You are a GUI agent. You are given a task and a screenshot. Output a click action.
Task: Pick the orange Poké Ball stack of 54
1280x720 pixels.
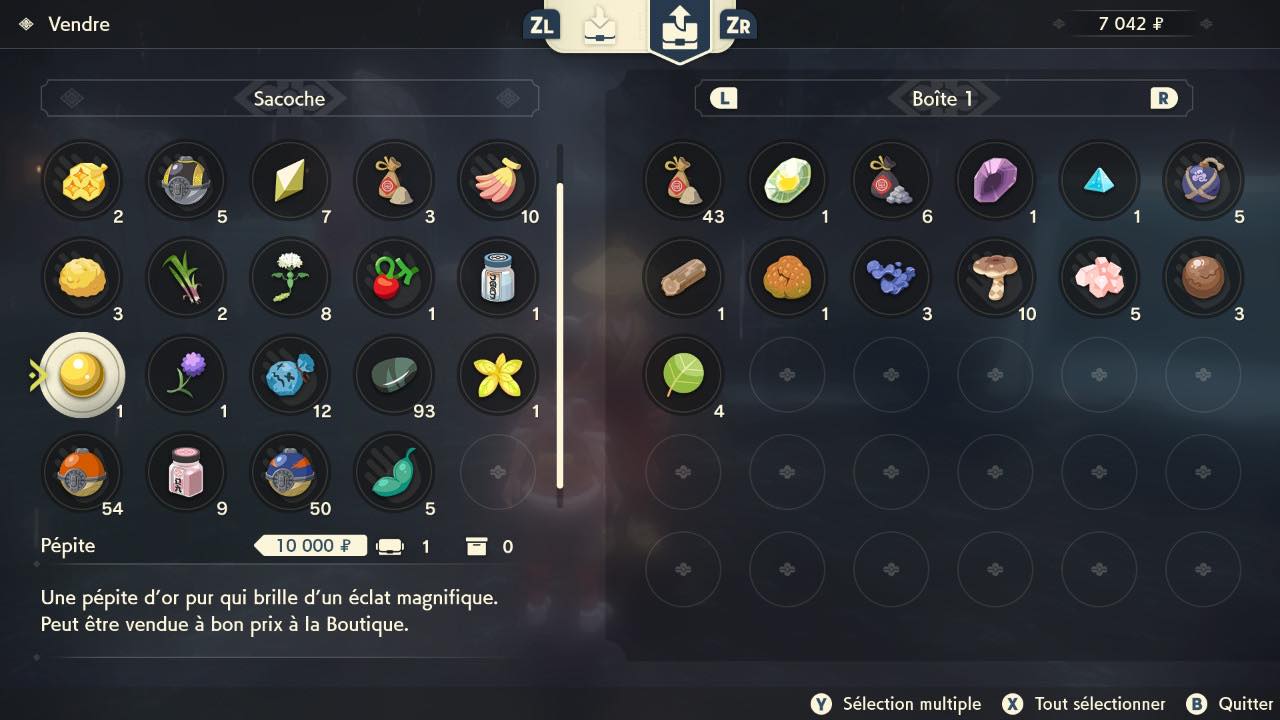pyautogui.click(x=81, y=471)
